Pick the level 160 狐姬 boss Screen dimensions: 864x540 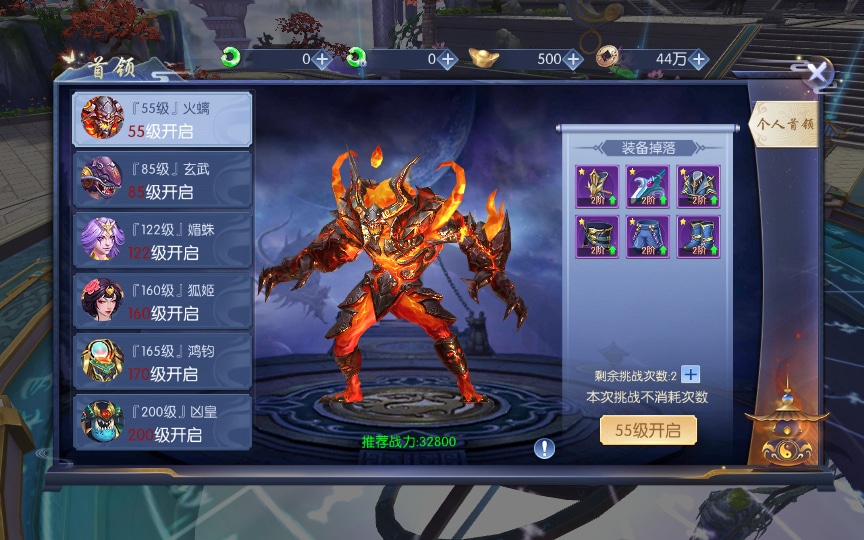coord(163,301)
